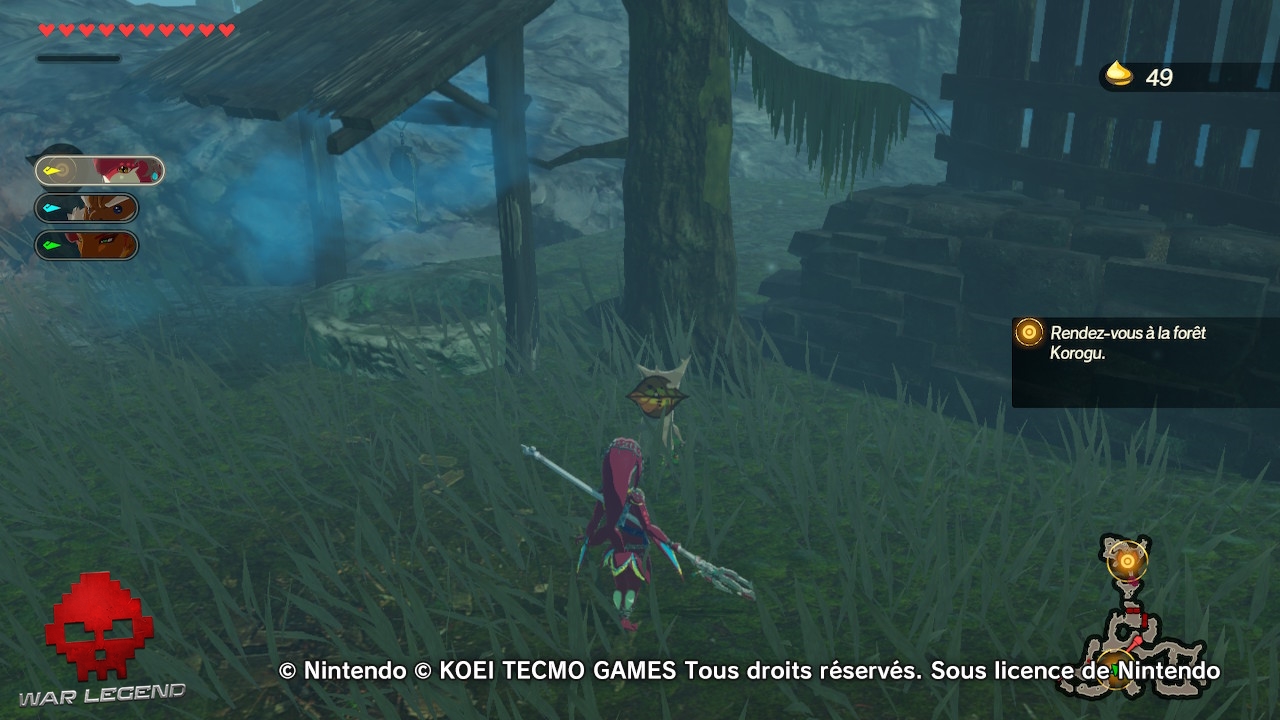Select the quest text Rendez-vous à la forêt Korogu
The height and width of the screenshot is (720, 1280).
[x=1128, y=341]
